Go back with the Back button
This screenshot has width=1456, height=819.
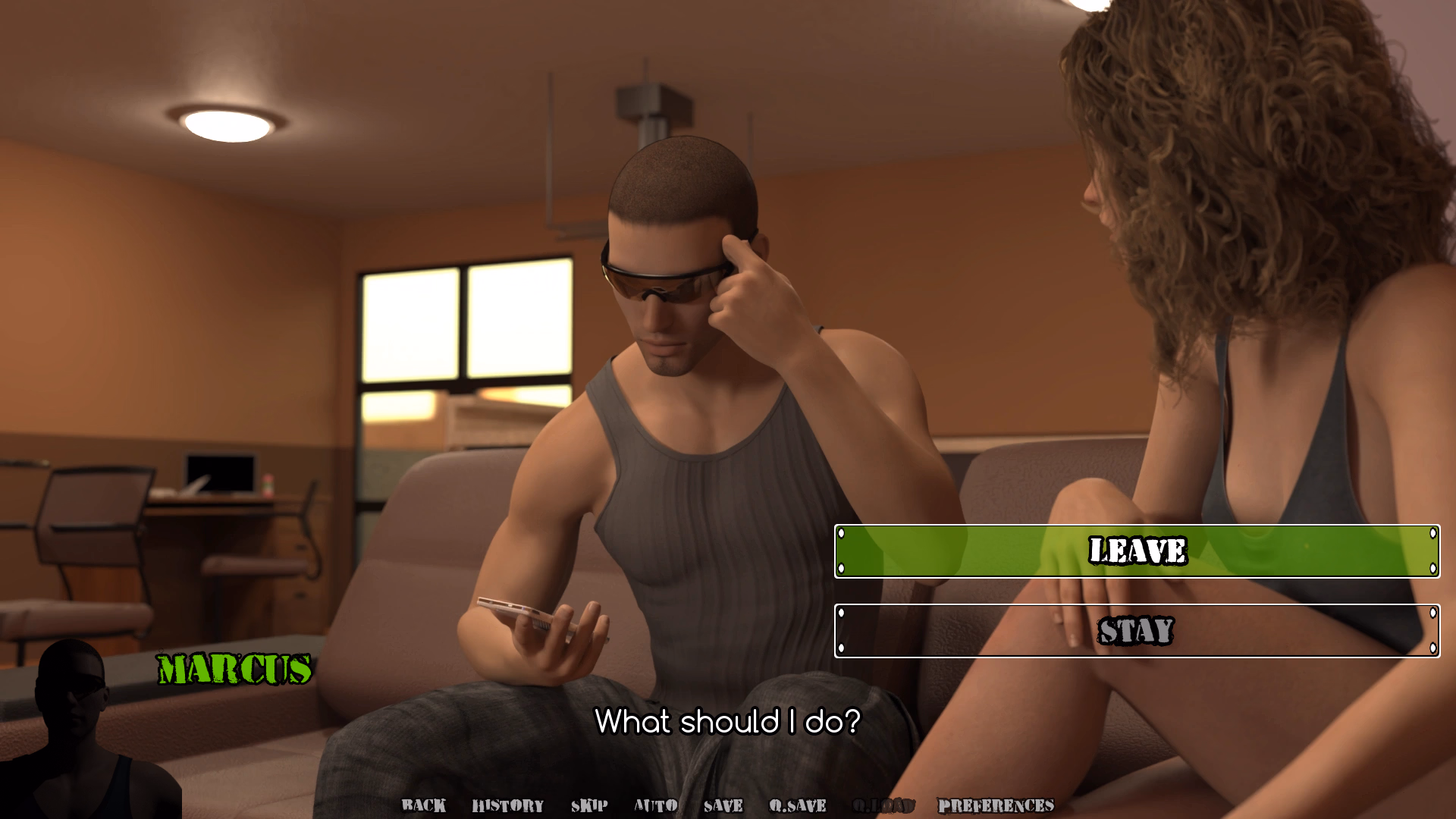pyautogui.click(x=424, y=805)
